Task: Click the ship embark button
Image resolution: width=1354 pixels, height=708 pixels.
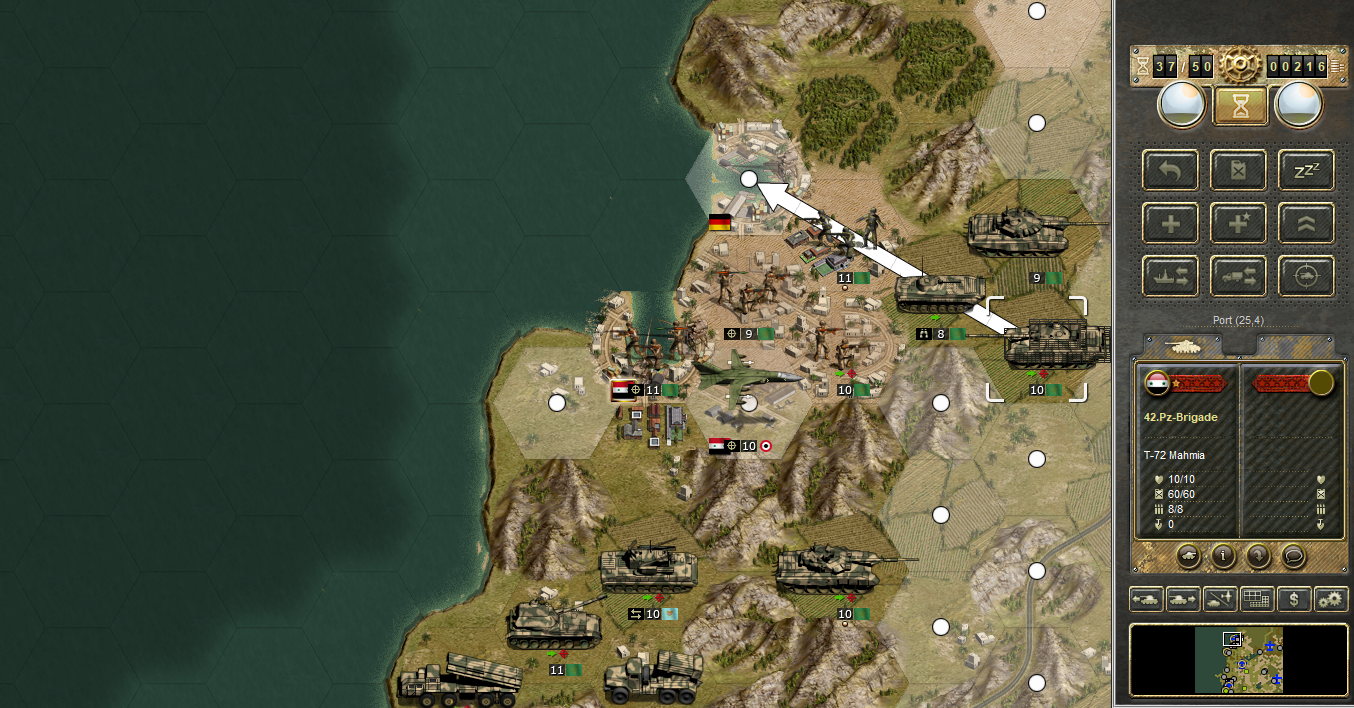Action: 1170,276
